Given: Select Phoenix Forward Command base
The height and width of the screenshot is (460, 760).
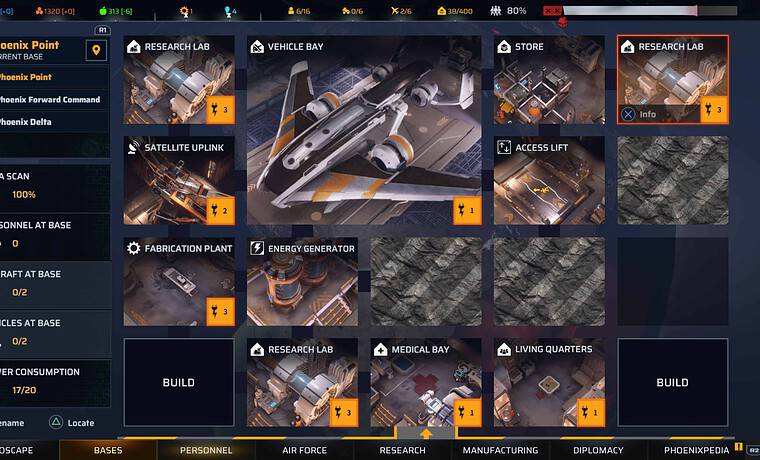Looking at the screenshot, I should 52,99.
